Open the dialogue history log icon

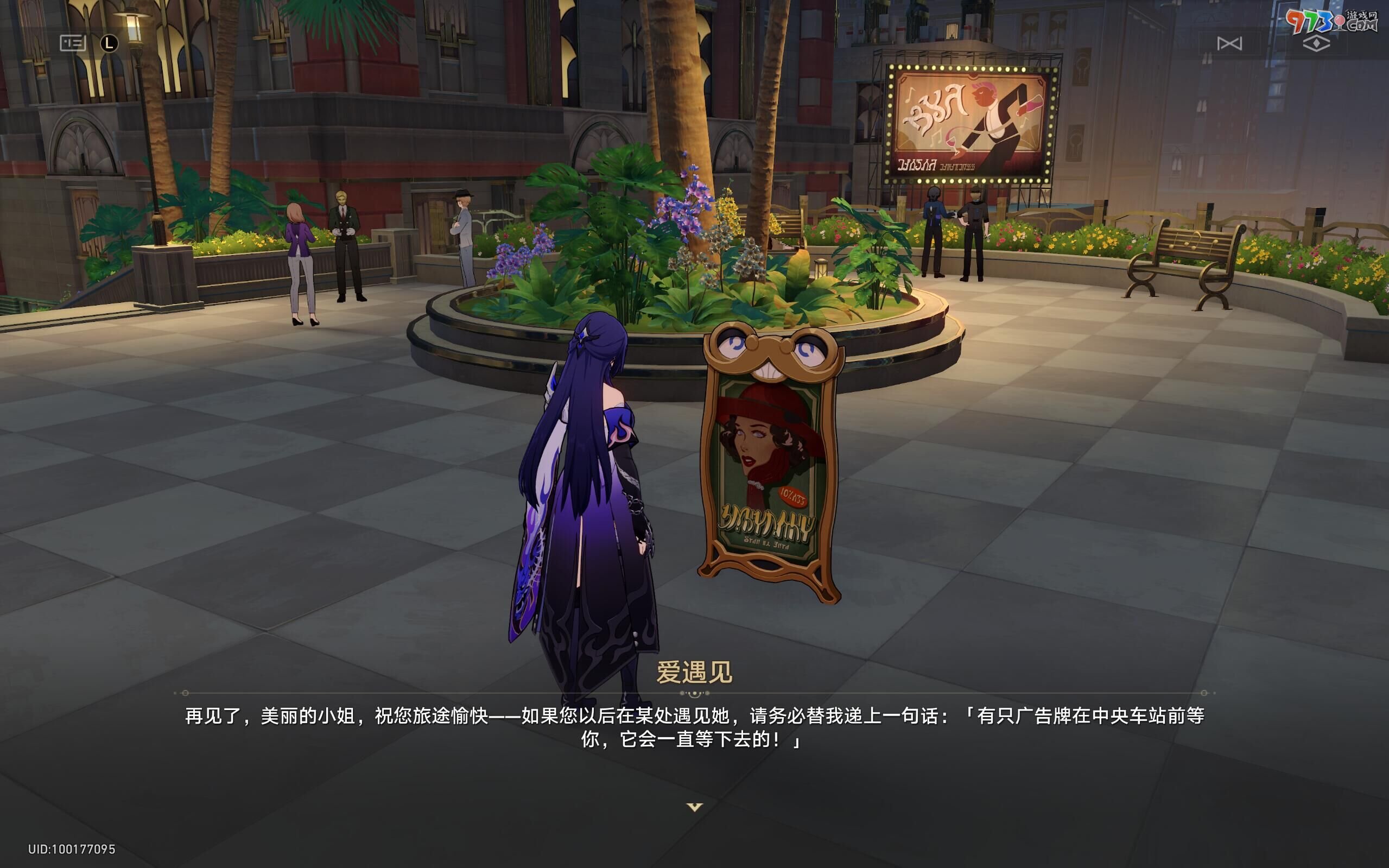[x=72, y=43]
